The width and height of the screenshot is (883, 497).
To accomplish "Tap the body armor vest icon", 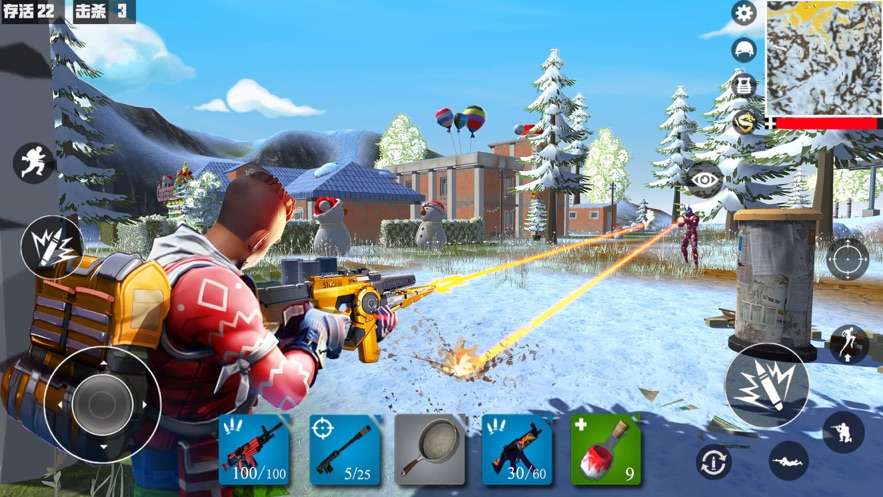I will coord(743,85).
